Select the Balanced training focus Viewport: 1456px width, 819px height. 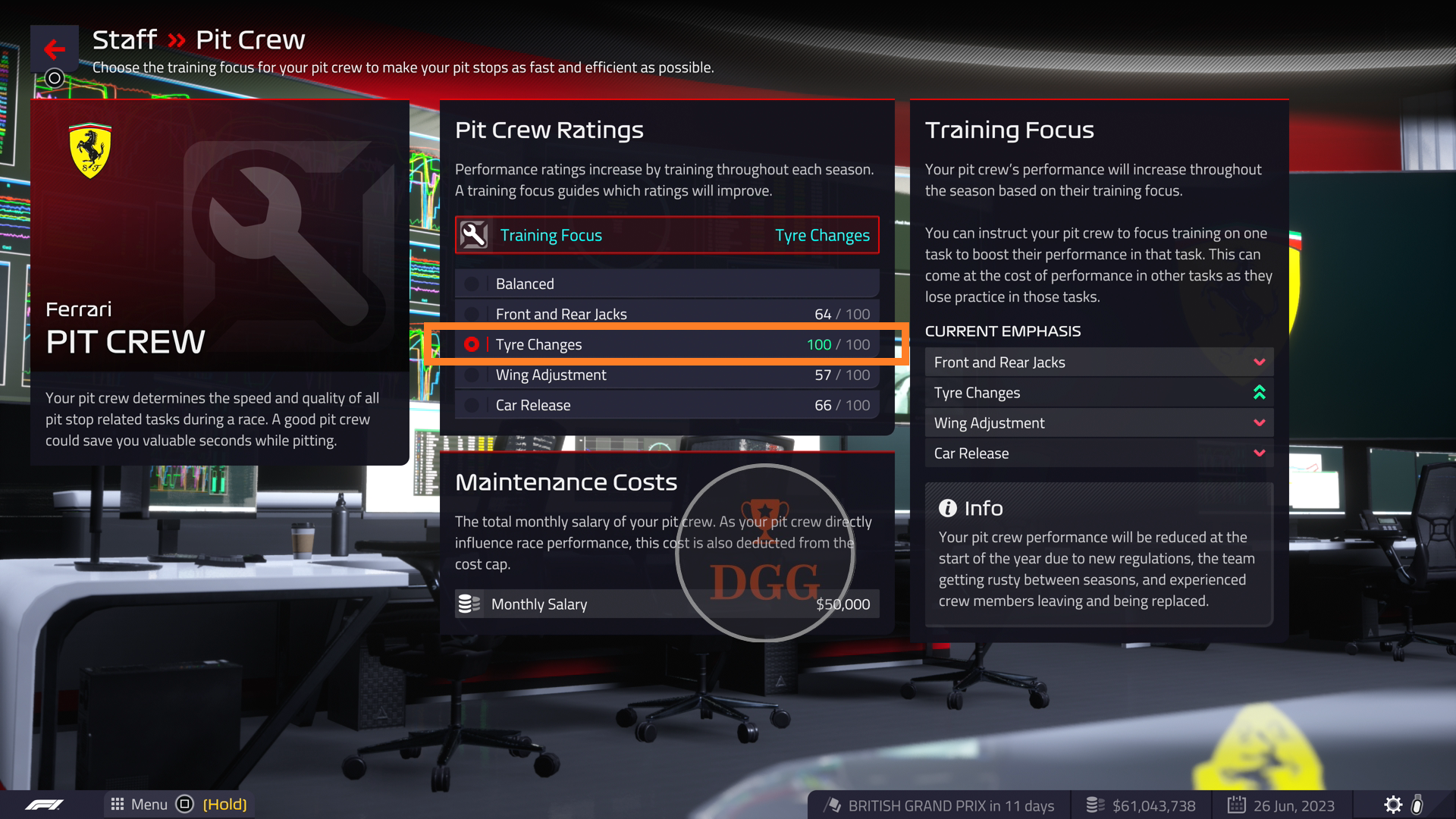click(667, 284)
